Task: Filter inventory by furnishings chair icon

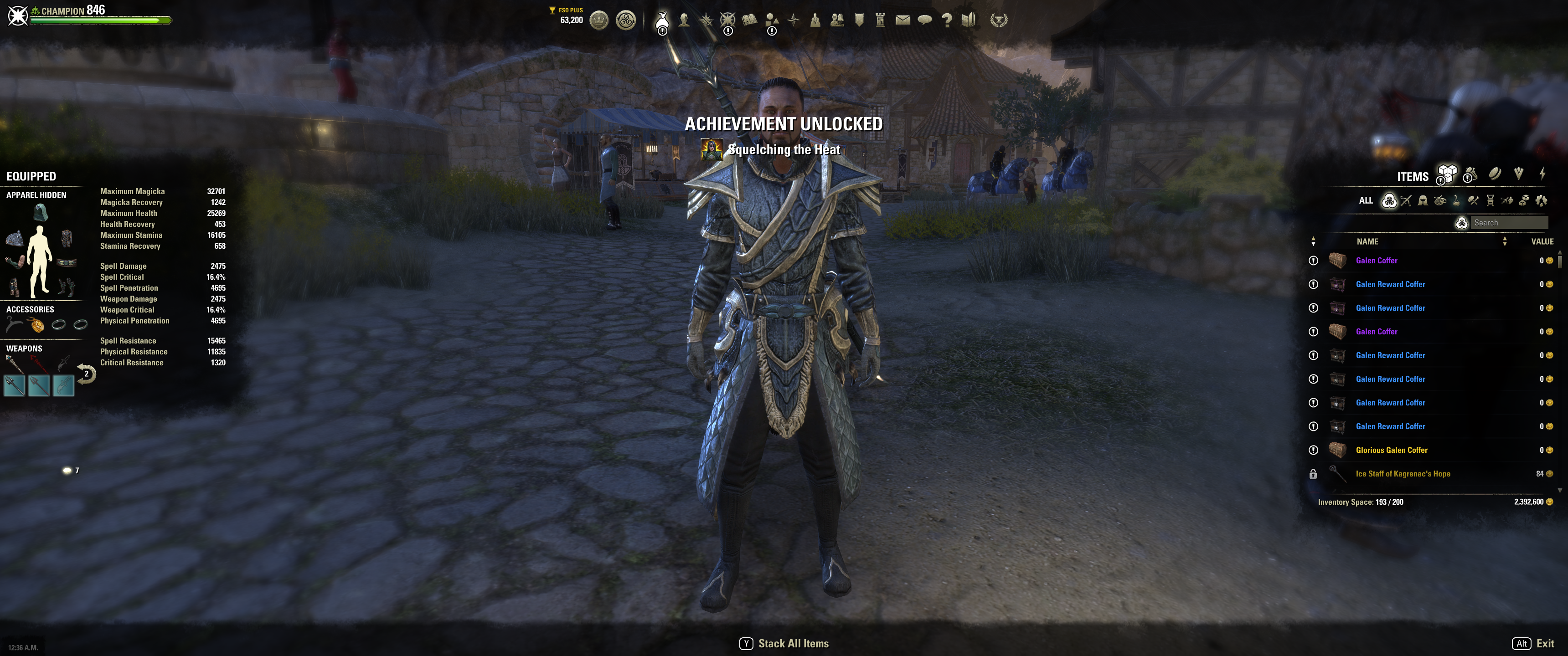Action: click(x=1490, y=200)
